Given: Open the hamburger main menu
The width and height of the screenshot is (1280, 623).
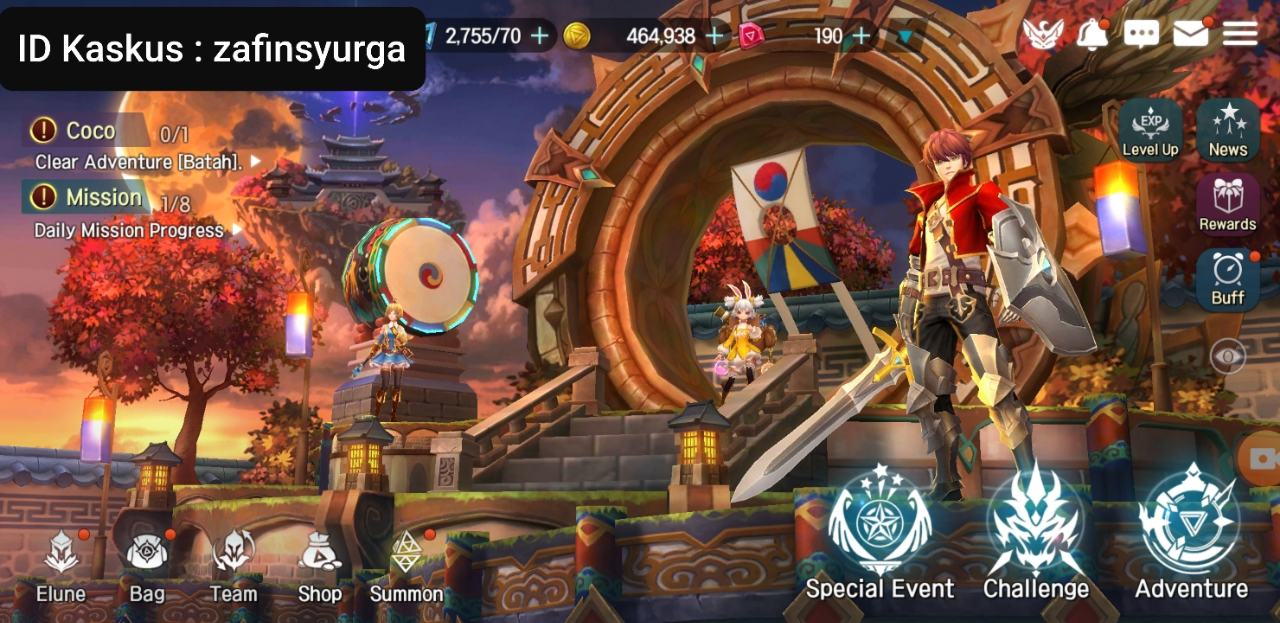Looking at the screenshot, I should point(1240,35).
